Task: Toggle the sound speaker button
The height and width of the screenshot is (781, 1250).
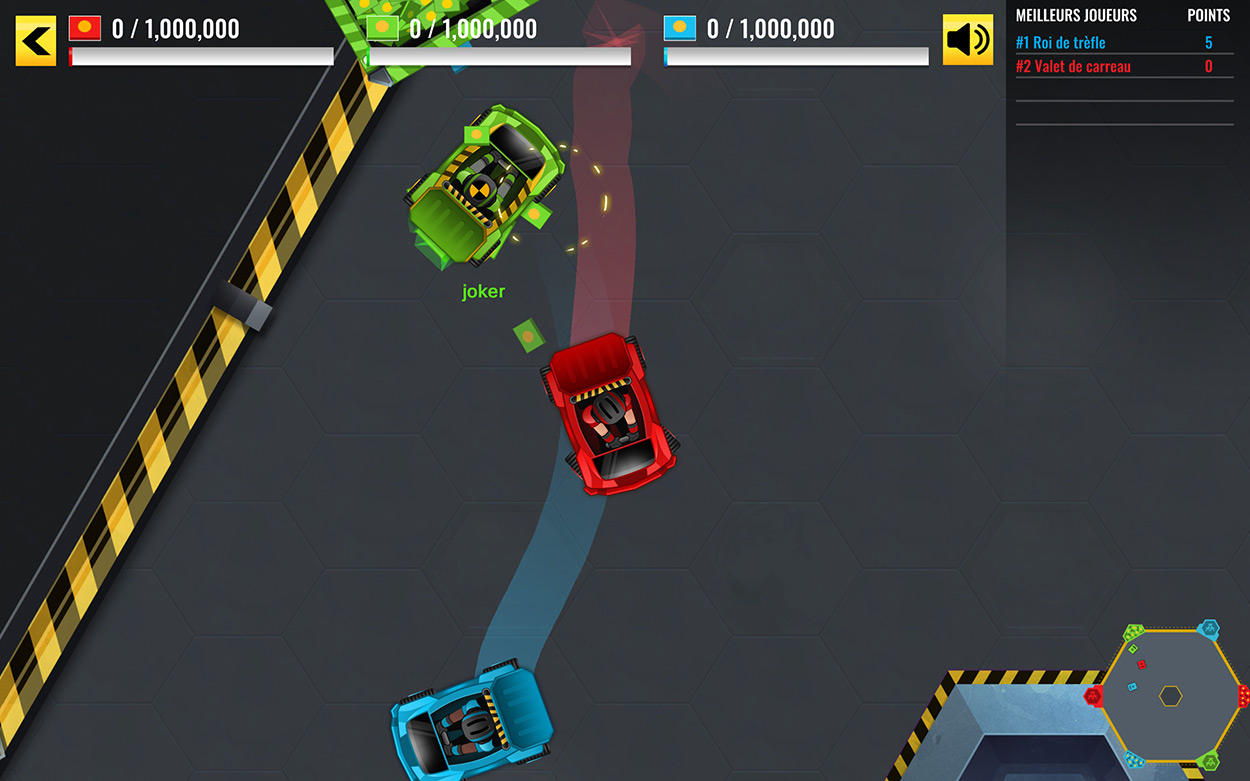Action: coord(967,40)
